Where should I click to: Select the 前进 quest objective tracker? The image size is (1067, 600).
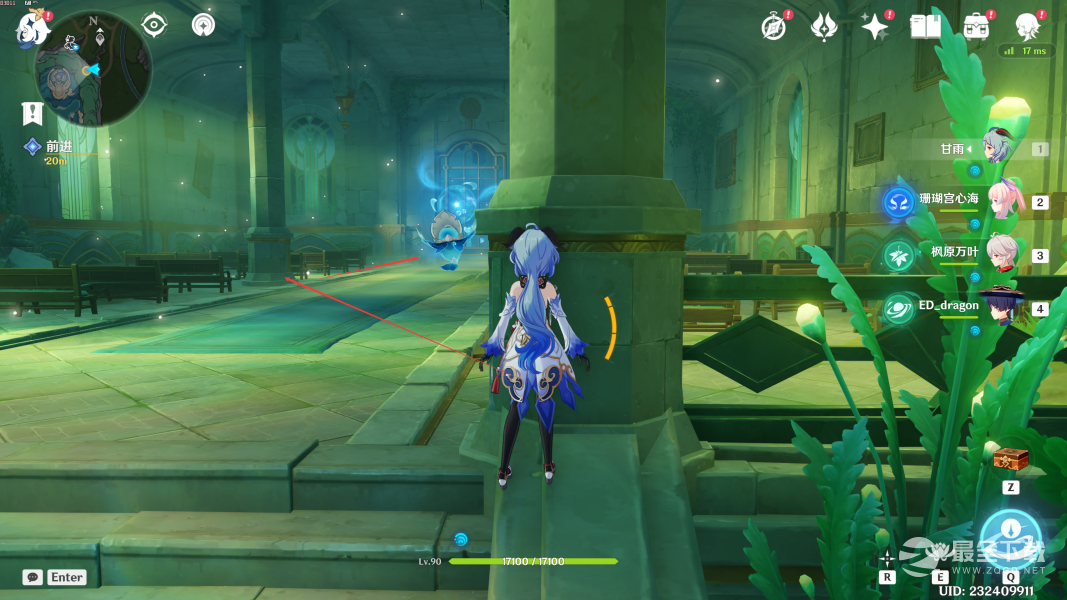tap(58, 147)
